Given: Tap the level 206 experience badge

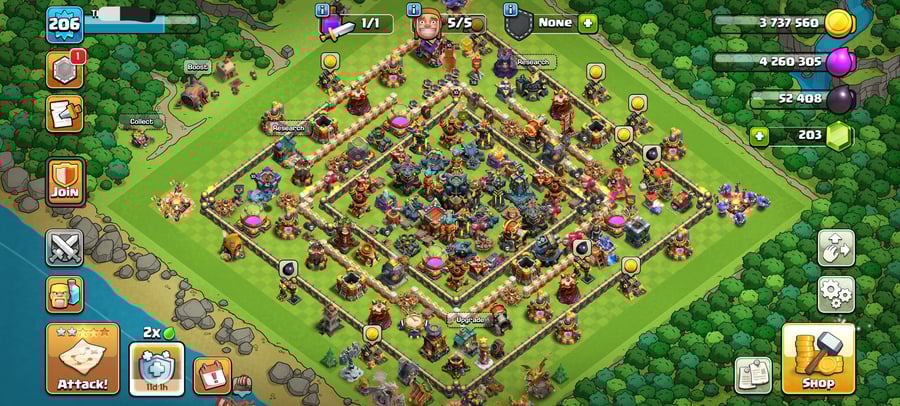Looking at the screenshot, I should coord(64,24).
